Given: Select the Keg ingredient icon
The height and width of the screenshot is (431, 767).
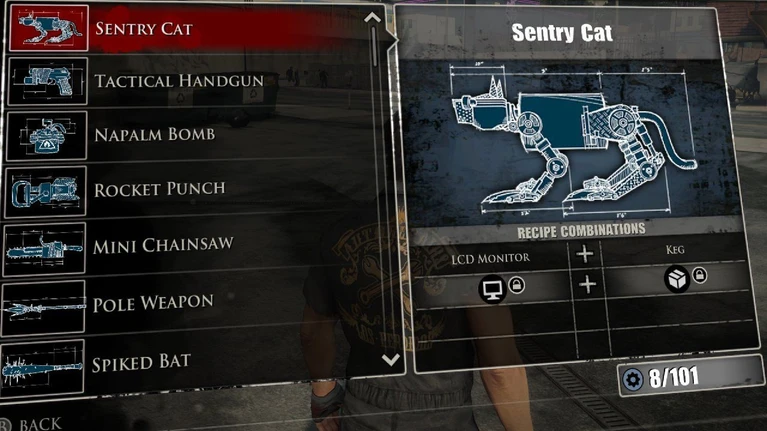Looking at the screenshot, I should (x=677, y=279).
